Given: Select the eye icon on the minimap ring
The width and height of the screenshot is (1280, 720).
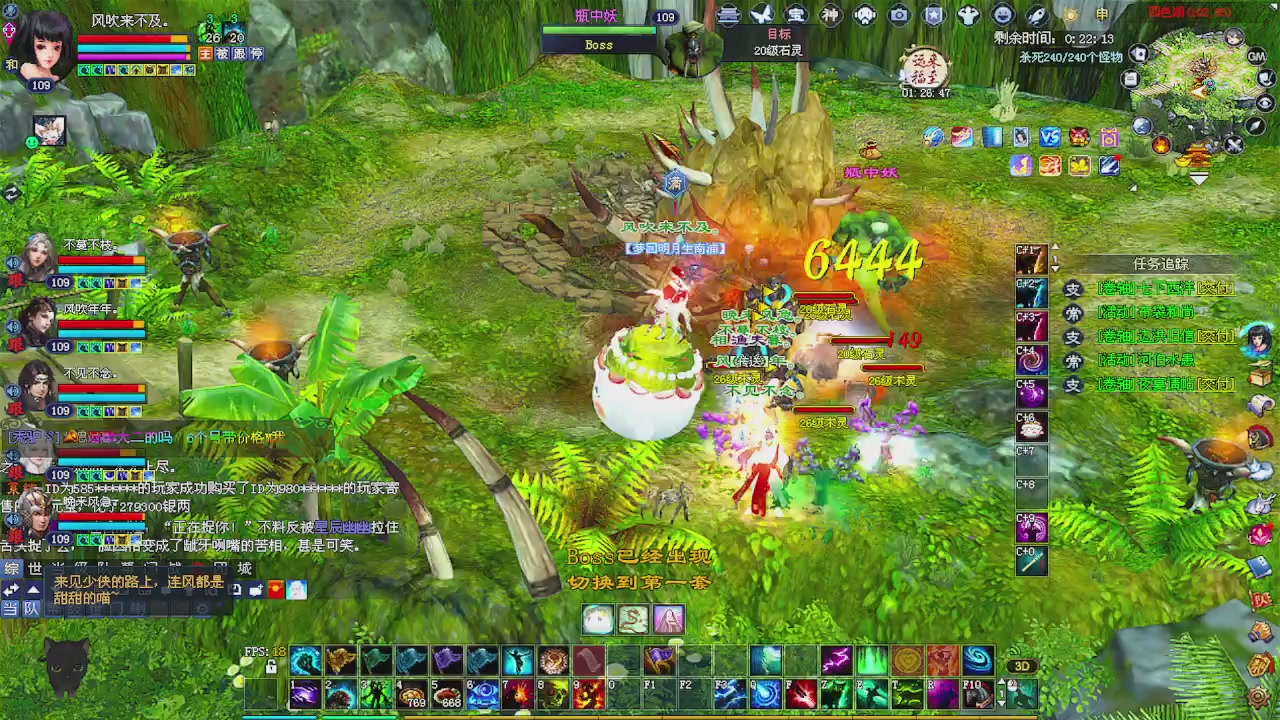Looking at the screenshot, I should (1265, 102).
